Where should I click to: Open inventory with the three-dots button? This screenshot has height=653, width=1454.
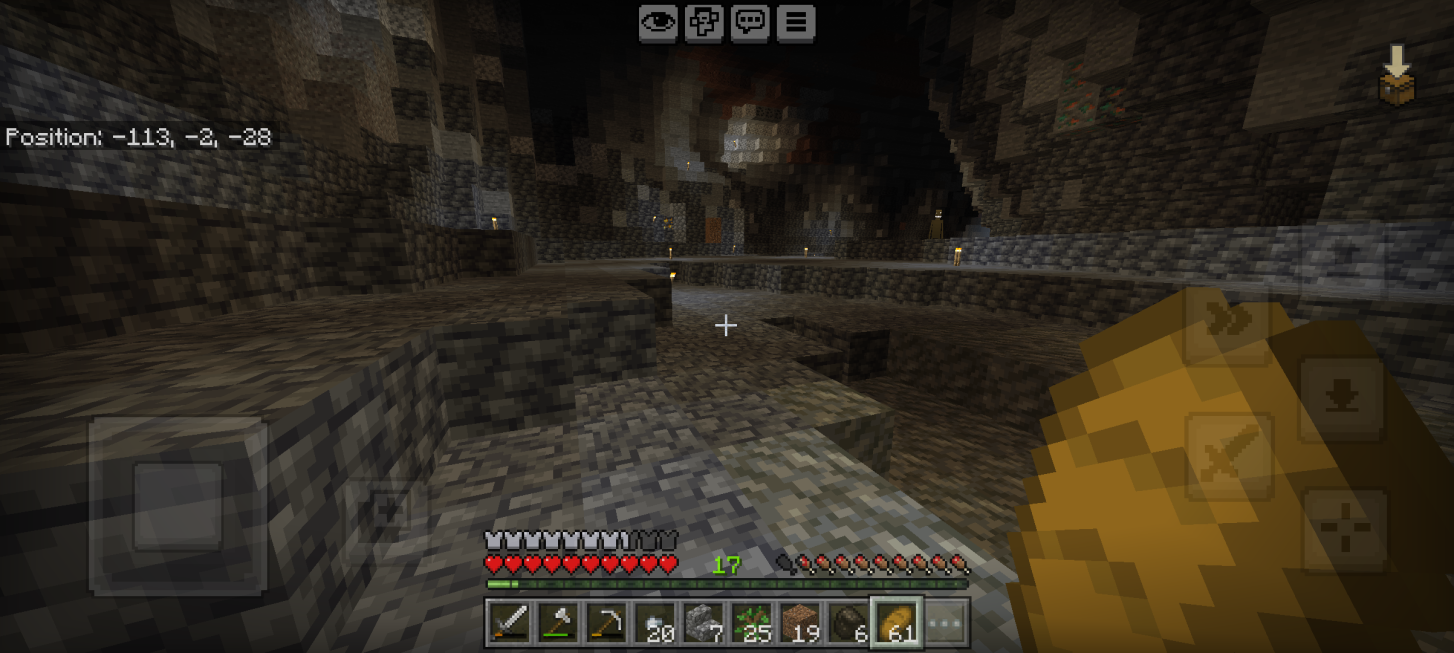tap(944, 622)
